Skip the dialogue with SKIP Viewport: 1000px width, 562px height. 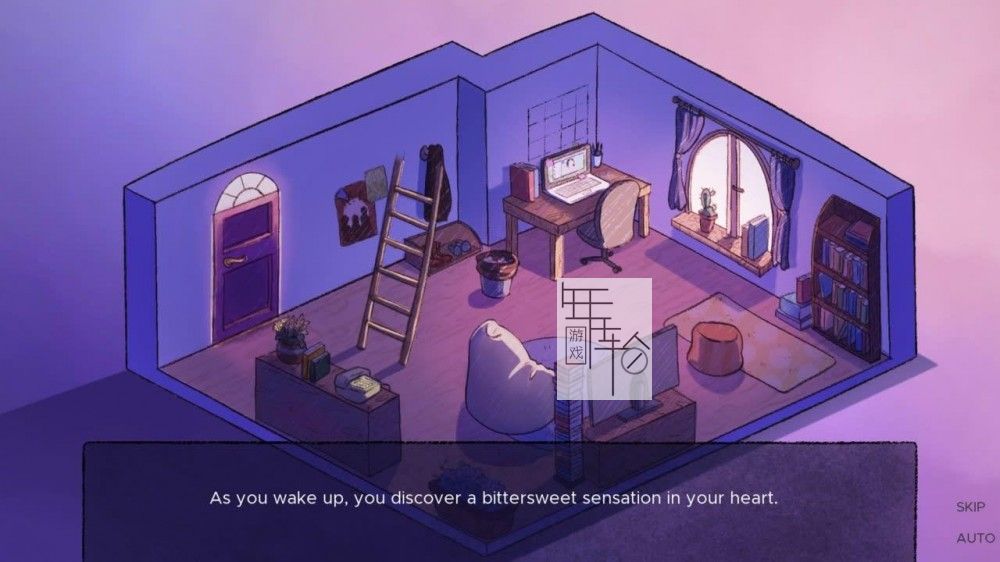click(x=970, y=507)
